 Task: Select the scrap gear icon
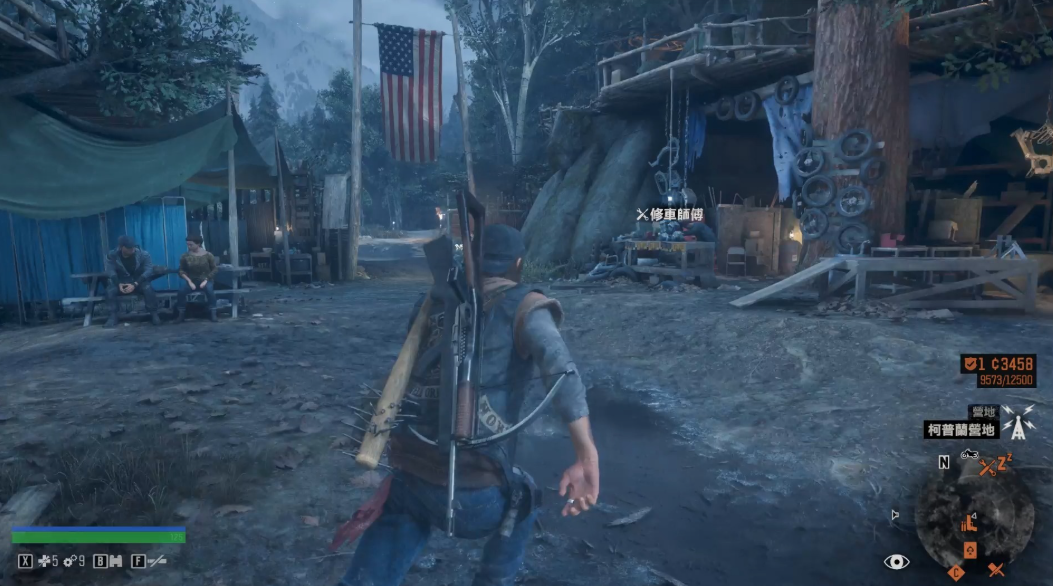coord(70,562)
